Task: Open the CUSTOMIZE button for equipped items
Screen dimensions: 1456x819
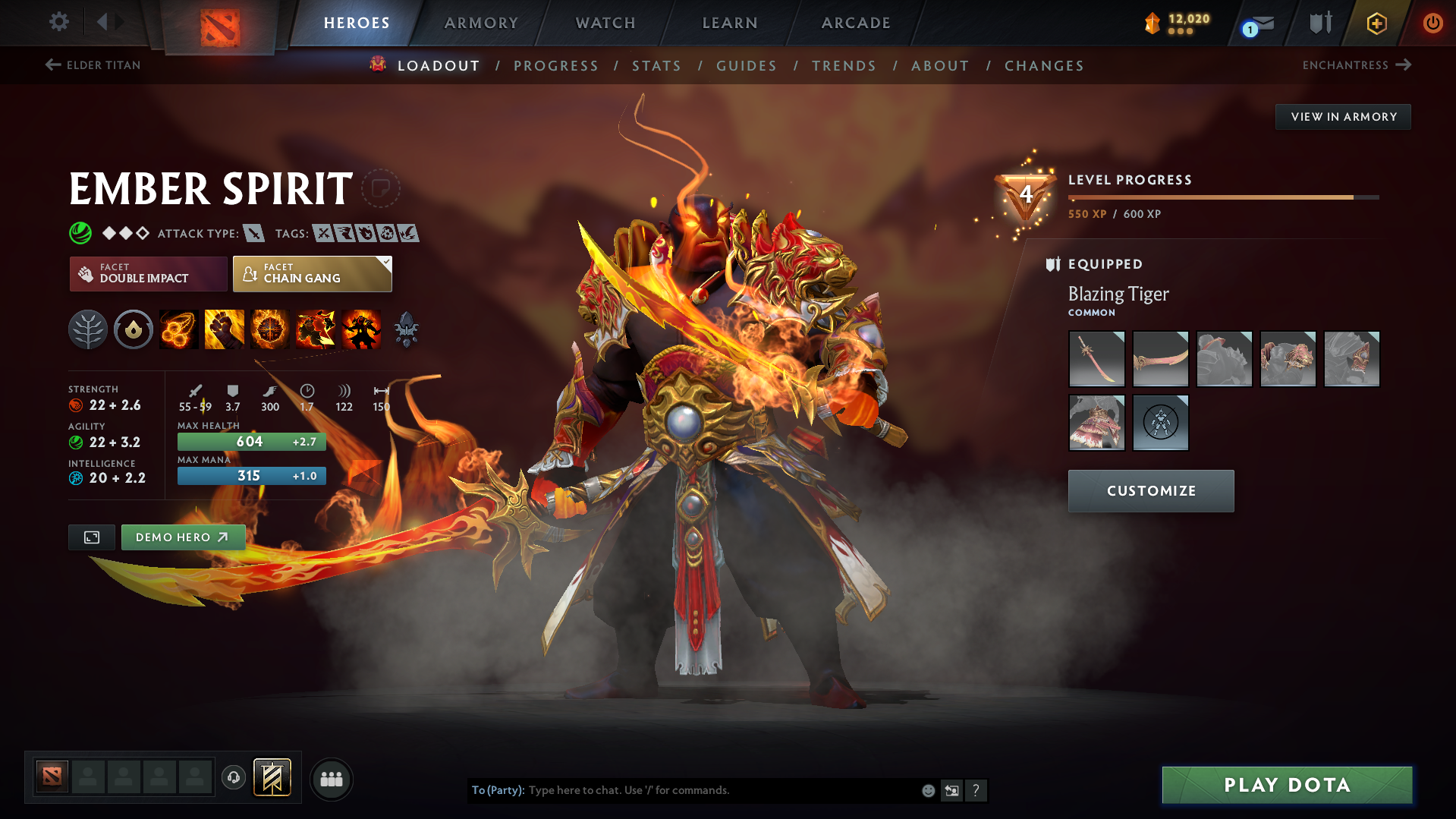Action: tap(1149, 490)
